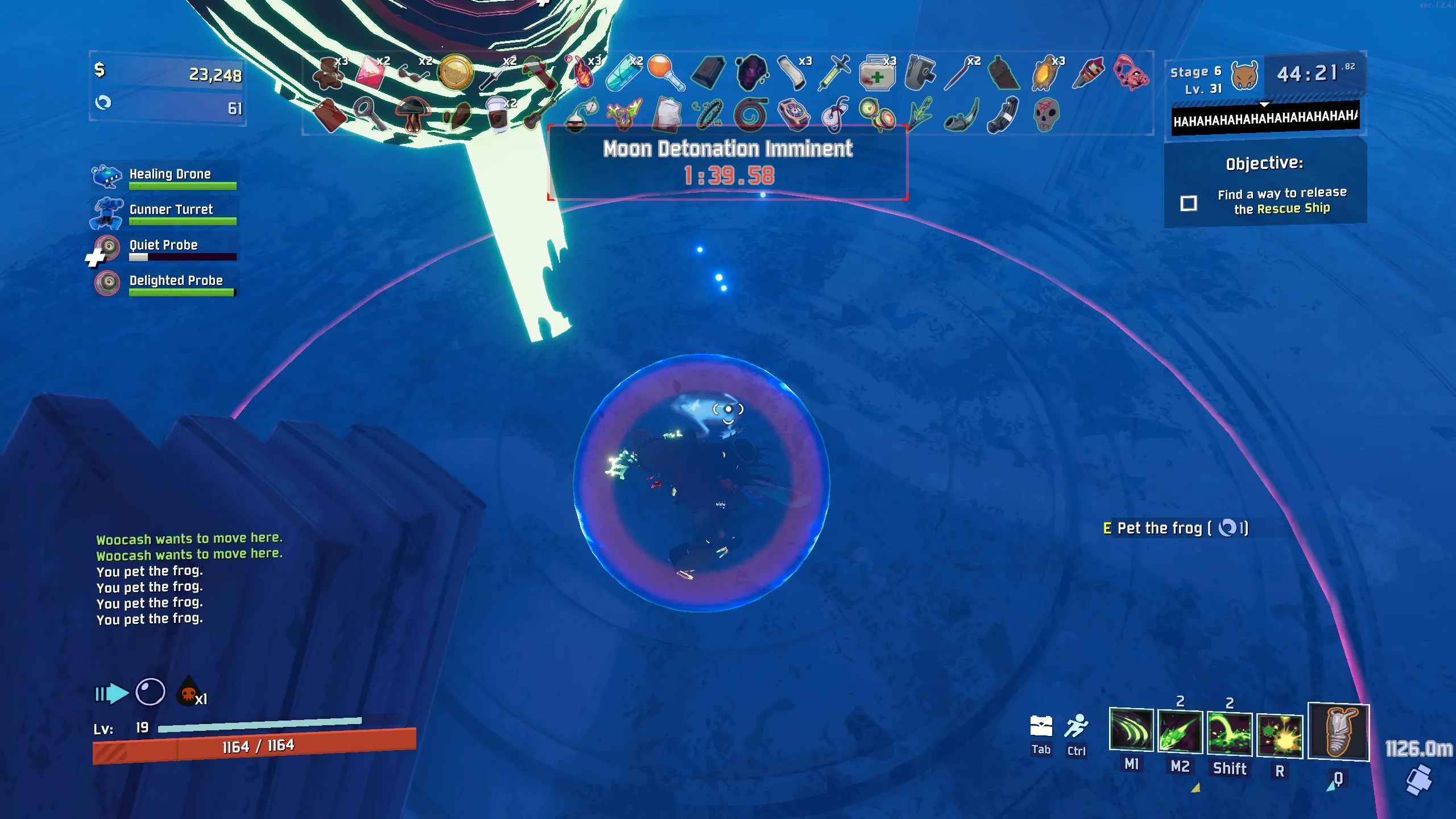1456x819 pixels.
Task: Choose the syringe item icon
Action: (x=834, y=73)
